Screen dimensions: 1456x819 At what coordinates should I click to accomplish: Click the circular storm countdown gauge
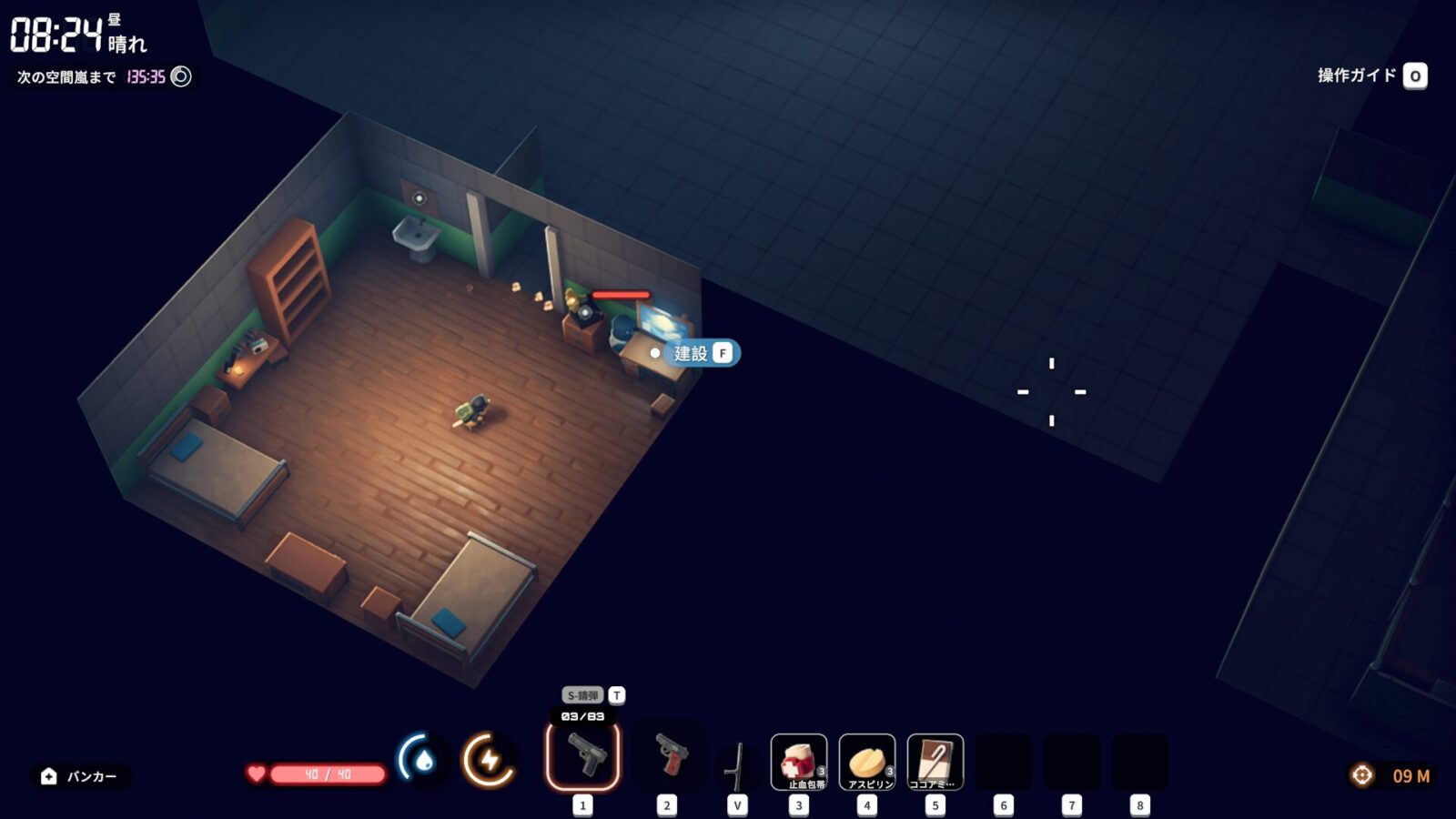pos(181,76)
